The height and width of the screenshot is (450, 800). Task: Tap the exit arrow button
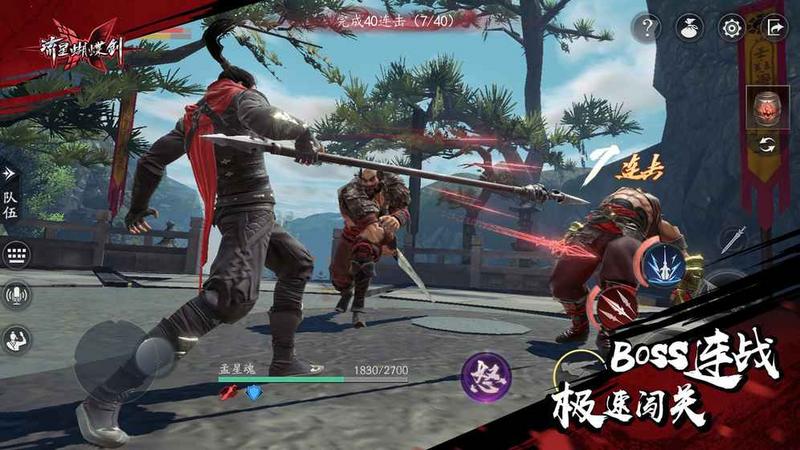[774, 27]
